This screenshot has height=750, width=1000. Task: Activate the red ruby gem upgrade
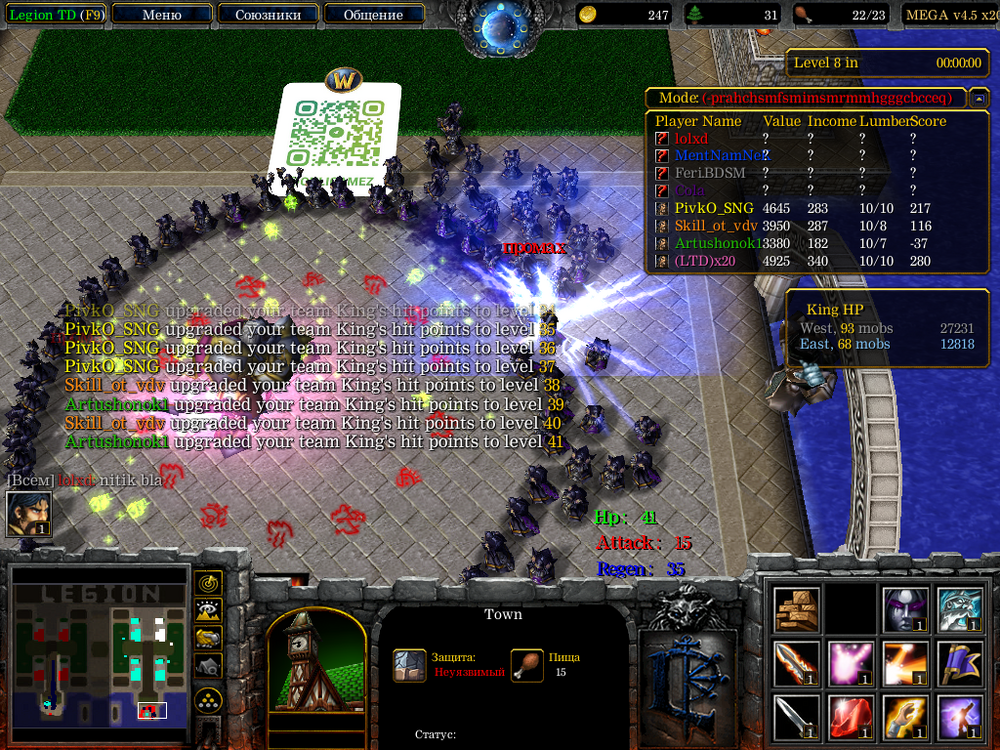point(850,717)
